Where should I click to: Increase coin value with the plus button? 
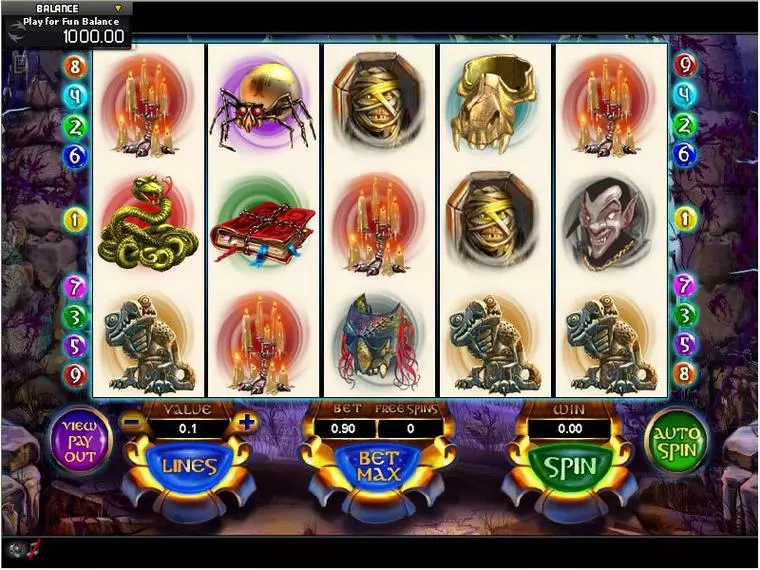[248, 421]
